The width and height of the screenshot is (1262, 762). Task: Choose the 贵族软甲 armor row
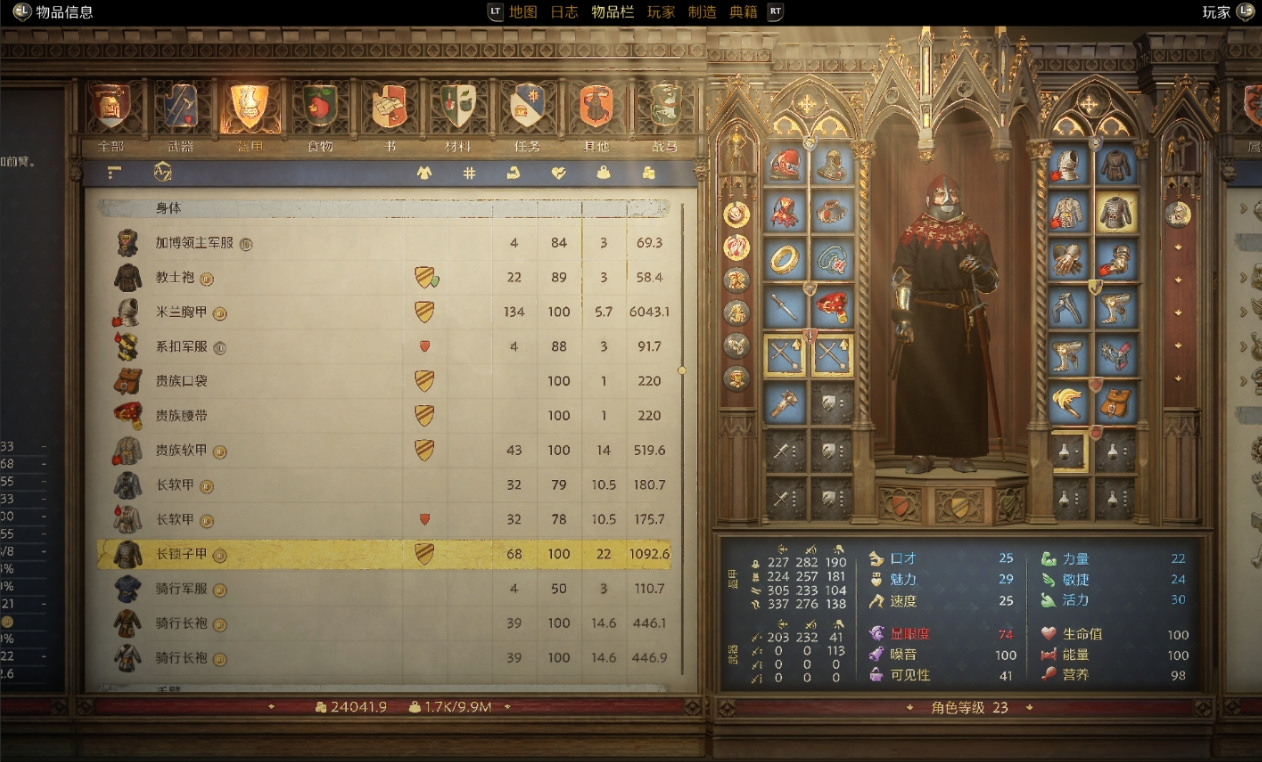pyautogui.click(x=181, y=450)
